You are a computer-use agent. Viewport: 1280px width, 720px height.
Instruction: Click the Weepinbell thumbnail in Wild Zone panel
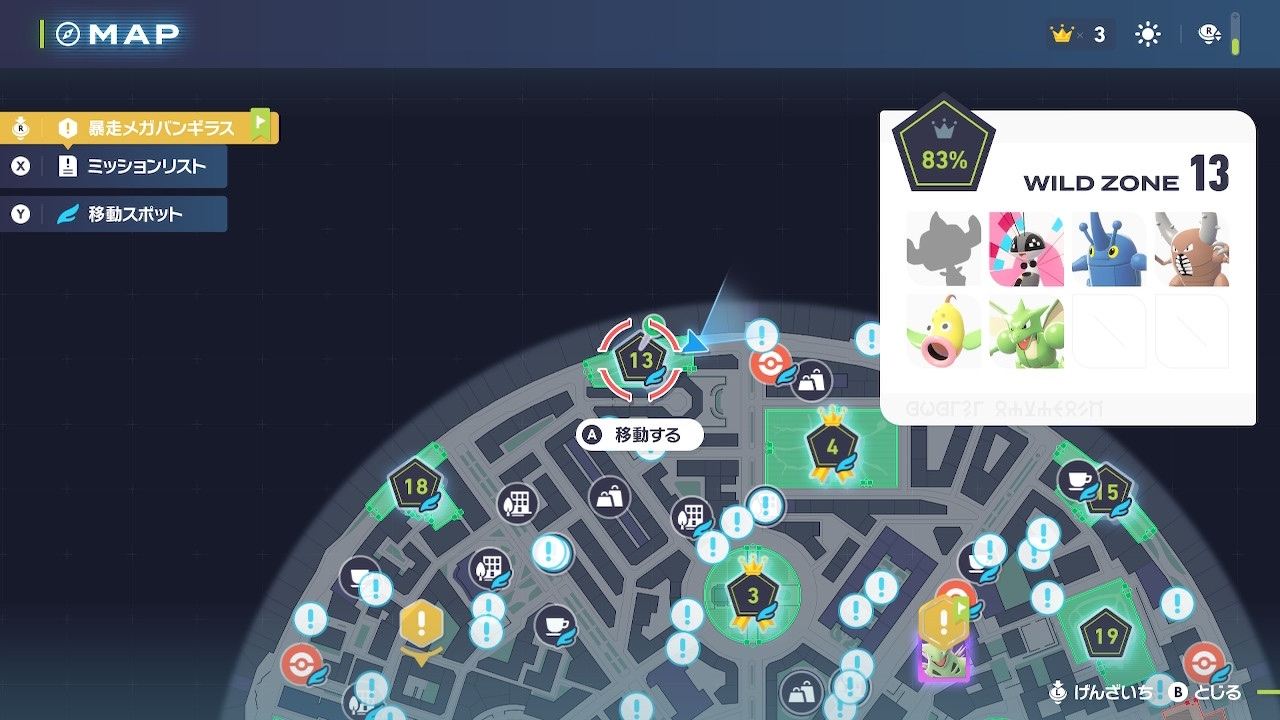click(x=943, y=331)
